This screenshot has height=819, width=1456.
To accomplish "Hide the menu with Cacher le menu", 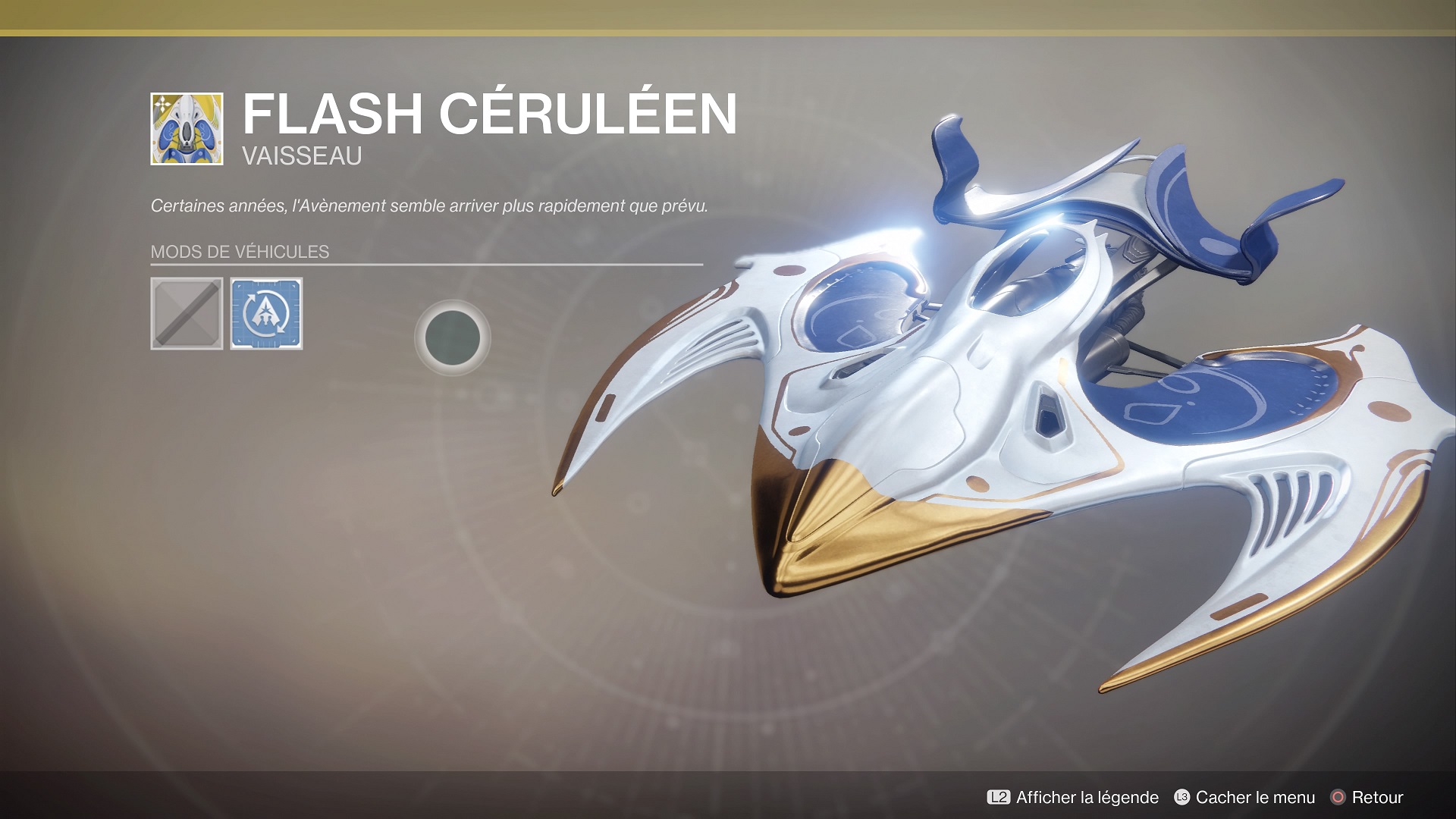I will coord(1244,797).
